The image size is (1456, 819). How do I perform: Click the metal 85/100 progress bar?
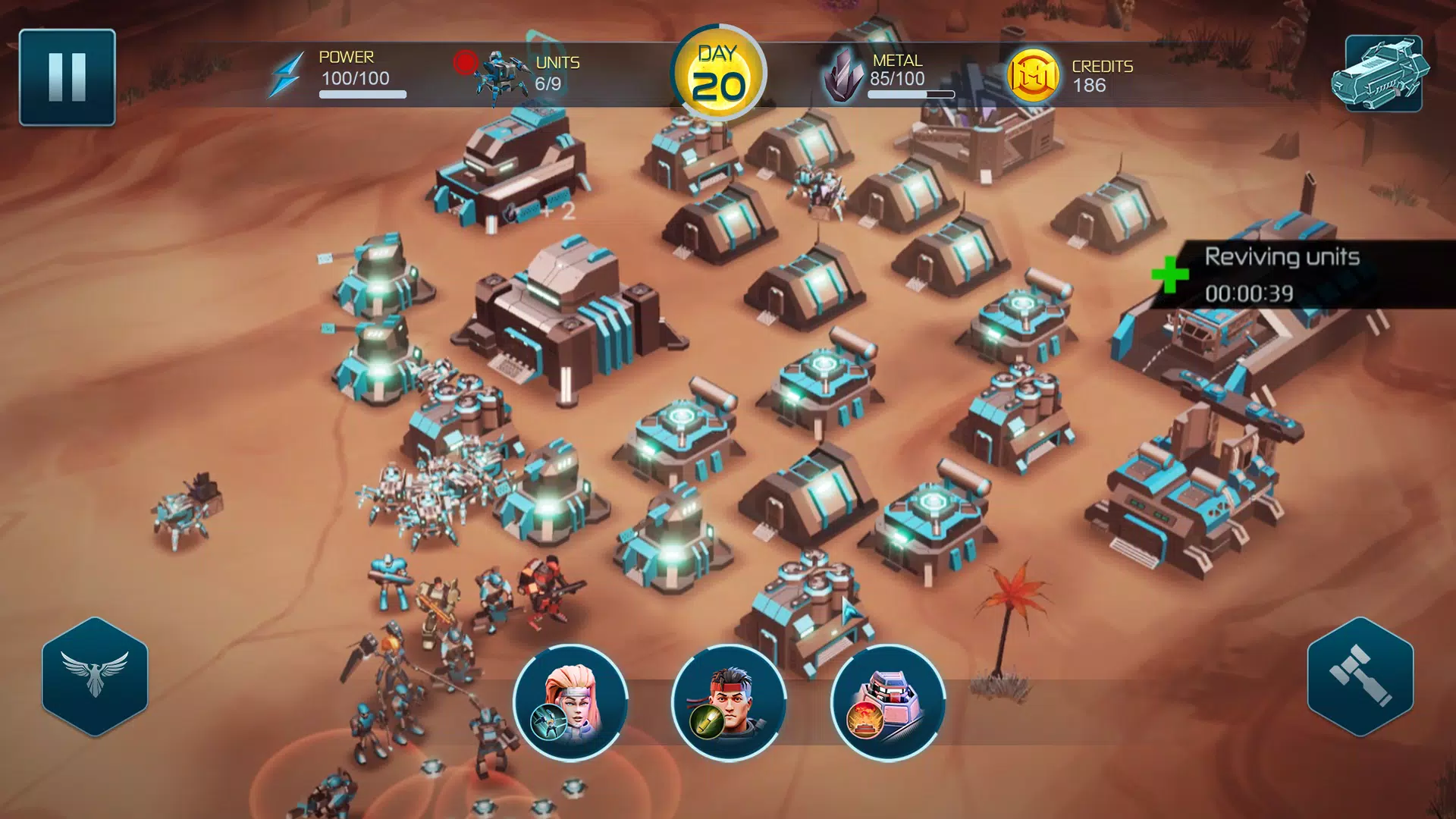(x=909, y=95)
